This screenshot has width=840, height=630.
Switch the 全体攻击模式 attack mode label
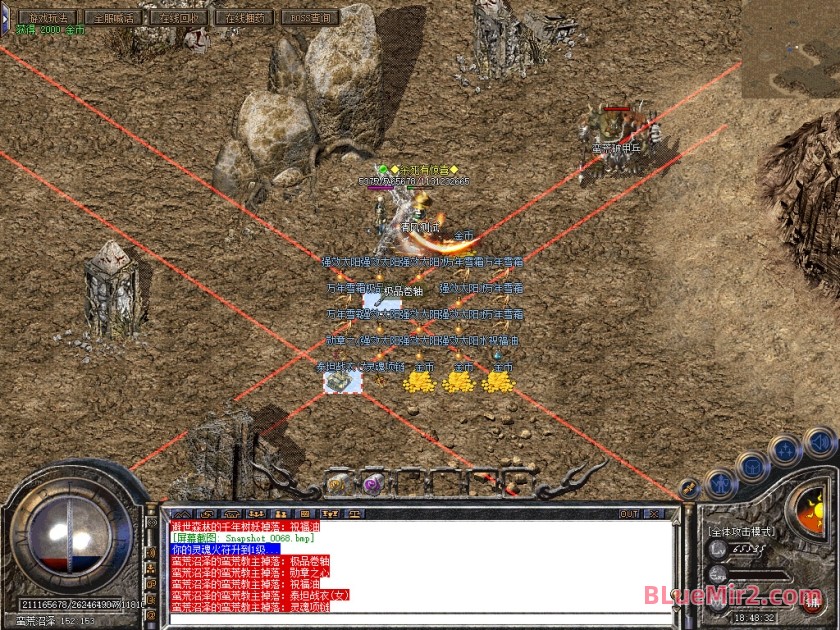(742, 533)
